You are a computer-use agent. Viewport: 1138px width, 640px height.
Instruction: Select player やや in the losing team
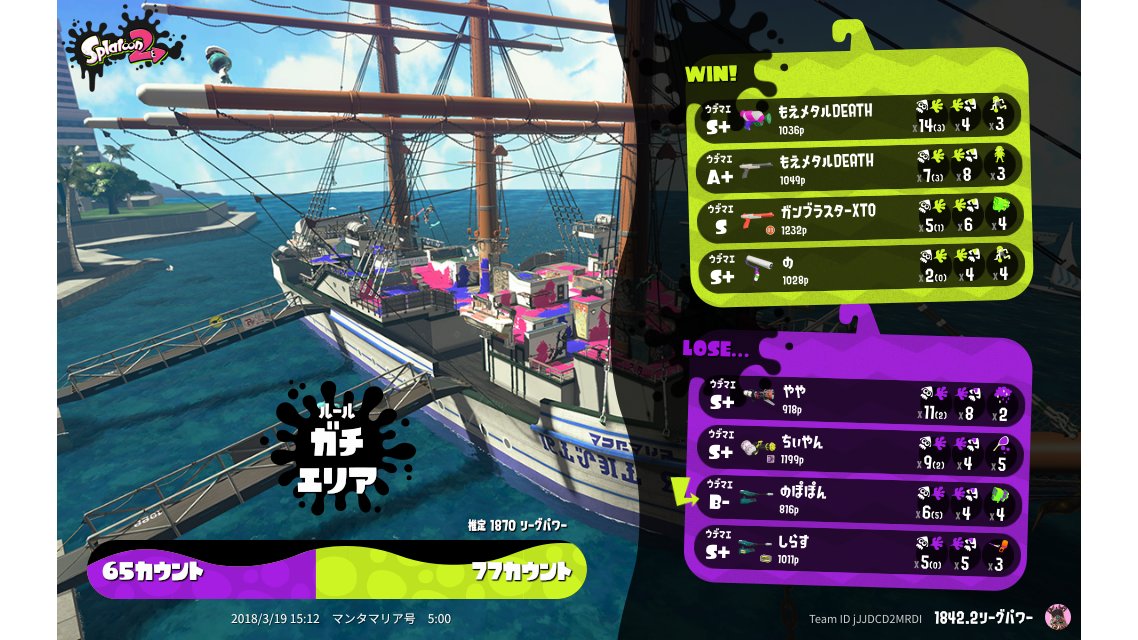click(x=860, y=401)
